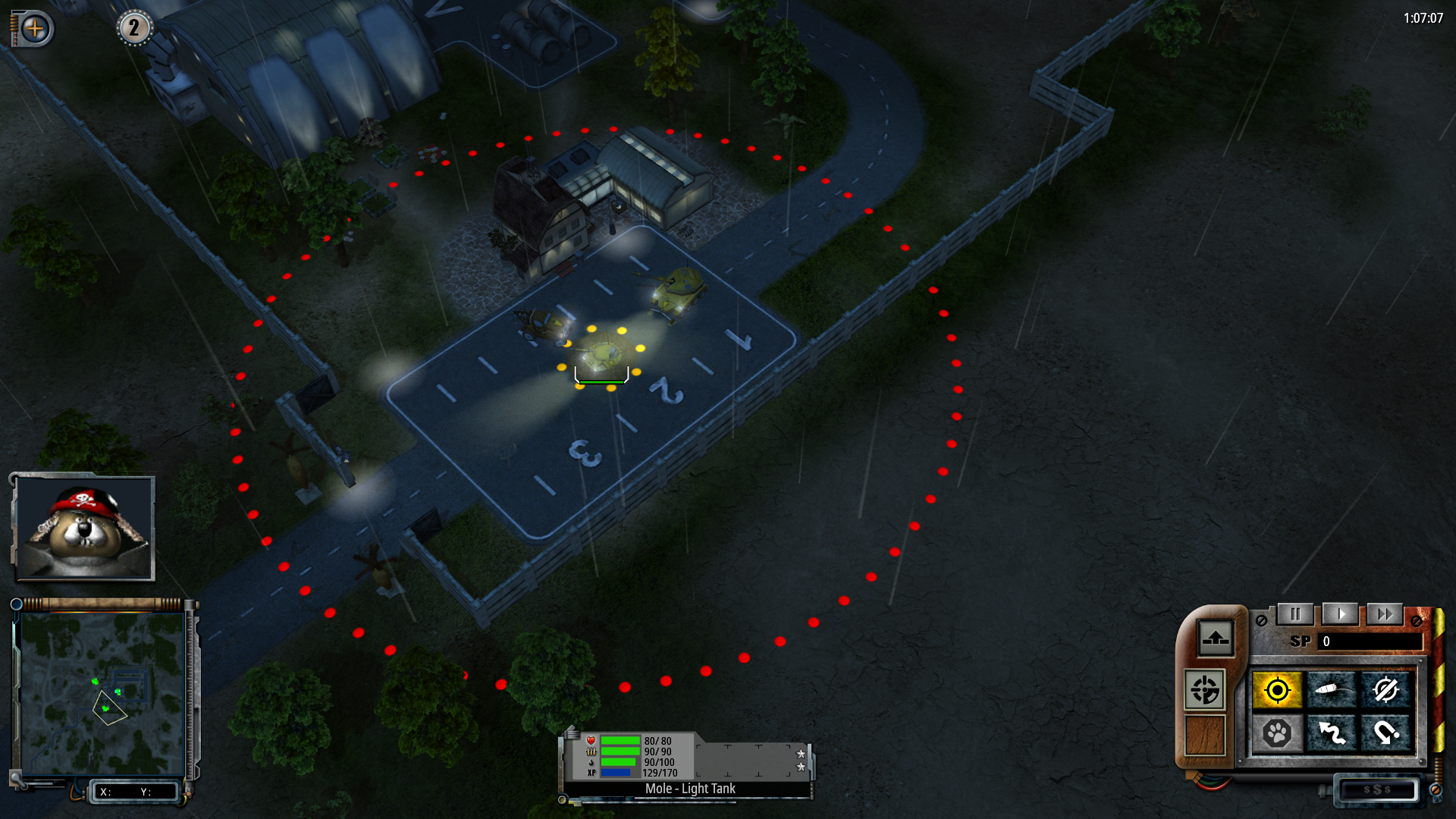Click the orange plus button
1456x819 pixels.
pos(34,29)
